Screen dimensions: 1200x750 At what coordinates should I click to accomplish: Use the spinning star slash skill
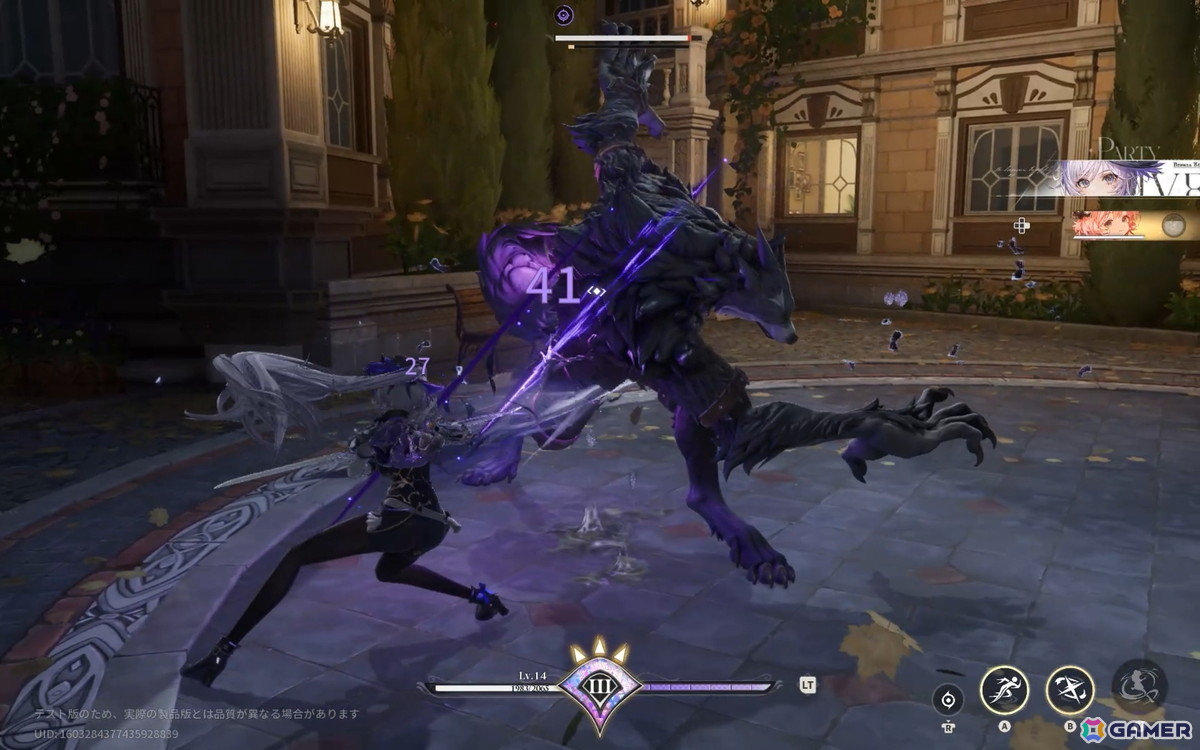[x=1070, y=689]
